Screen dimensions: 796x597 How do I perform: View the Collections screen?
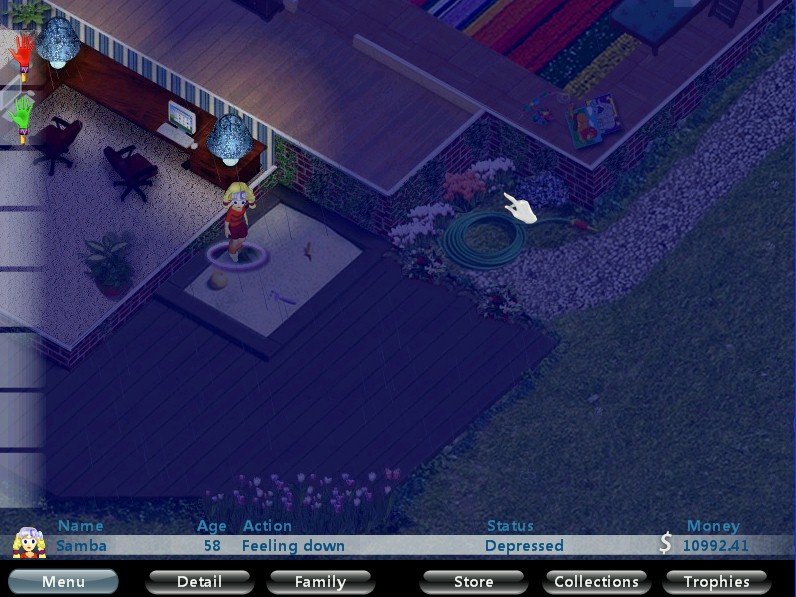[x=596, y=581]
